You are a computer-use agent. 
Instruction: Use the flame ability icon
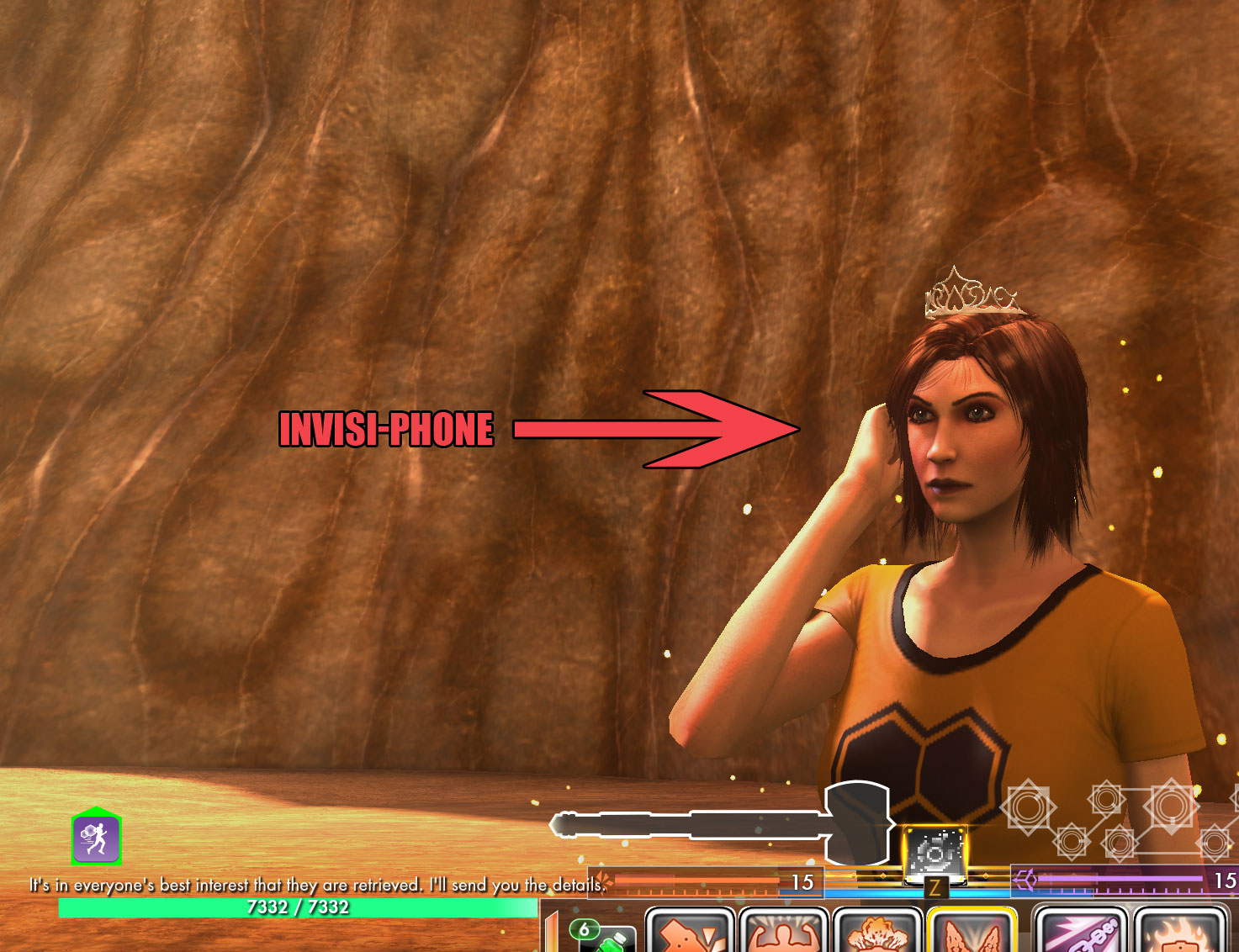click(x=1180, y=933)
